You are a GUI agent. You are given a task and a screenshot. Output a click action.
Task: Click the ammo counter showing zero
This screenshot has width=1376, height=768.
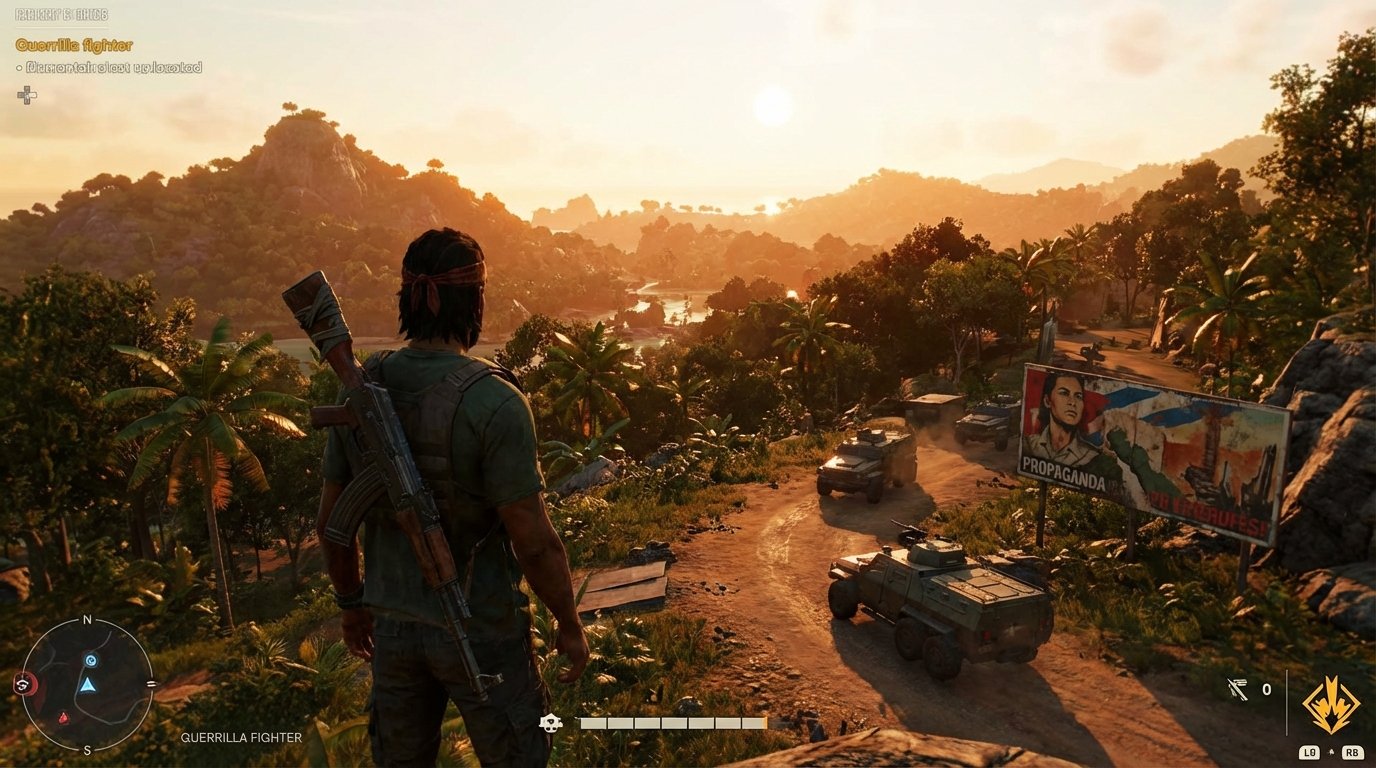point(1266,688)
